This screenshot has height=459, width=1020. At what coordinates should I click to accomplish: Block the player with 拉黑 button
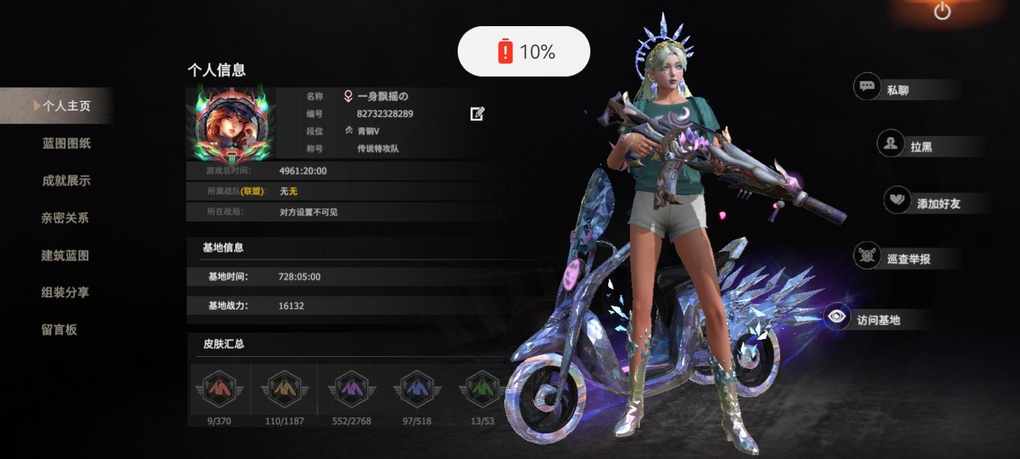[908, 146]
